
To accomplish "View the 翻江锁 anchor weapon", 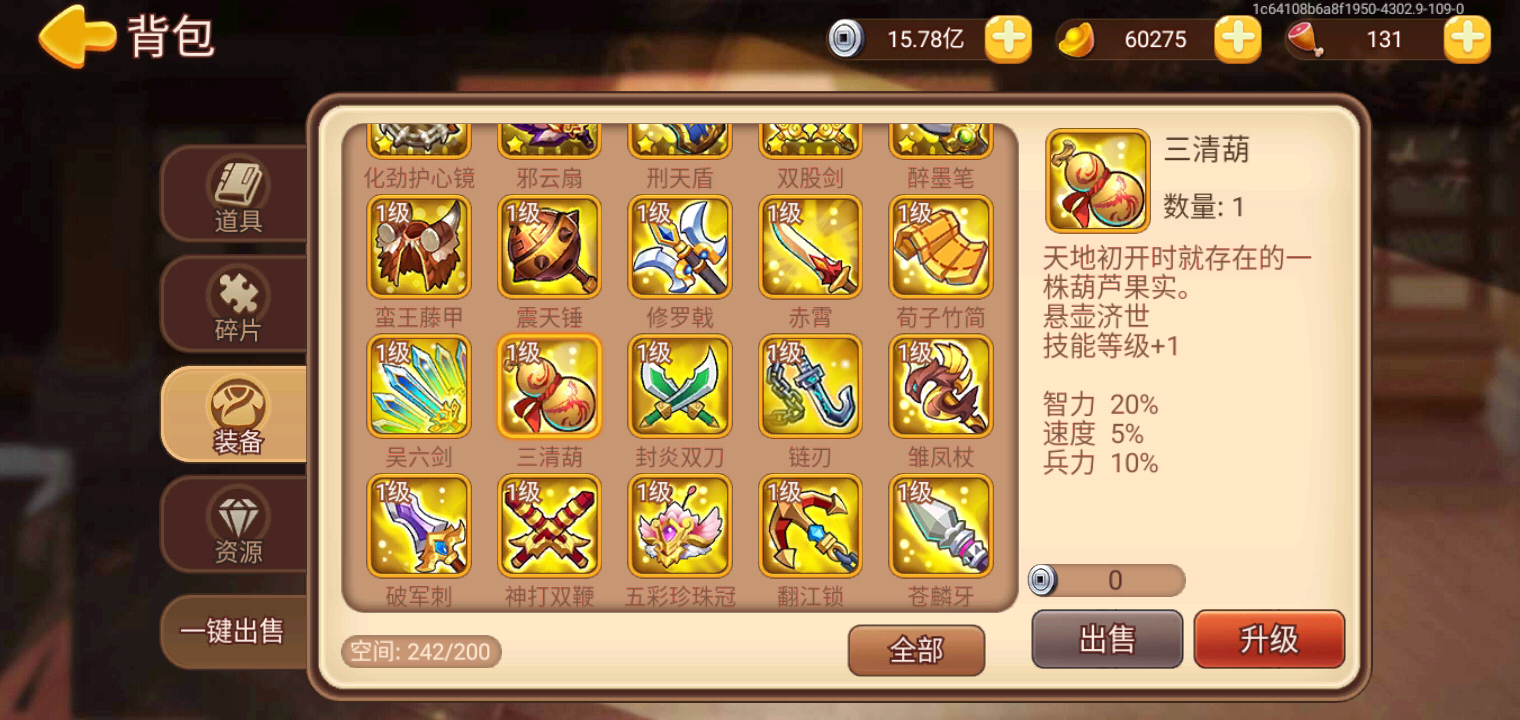I will tap(810, 524).
